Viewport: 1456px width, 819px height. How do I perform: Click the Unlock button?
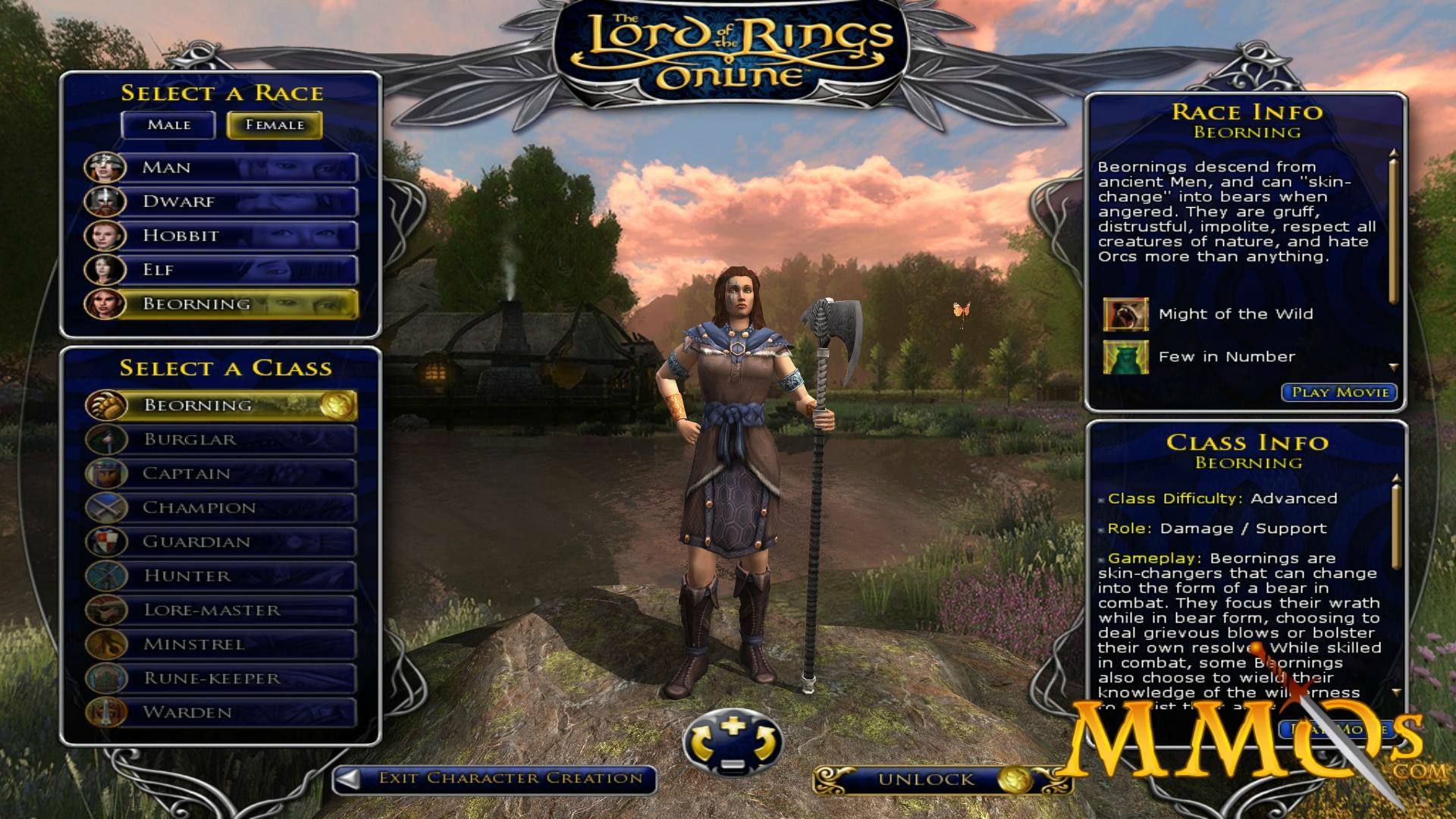(x=927, y=777)
